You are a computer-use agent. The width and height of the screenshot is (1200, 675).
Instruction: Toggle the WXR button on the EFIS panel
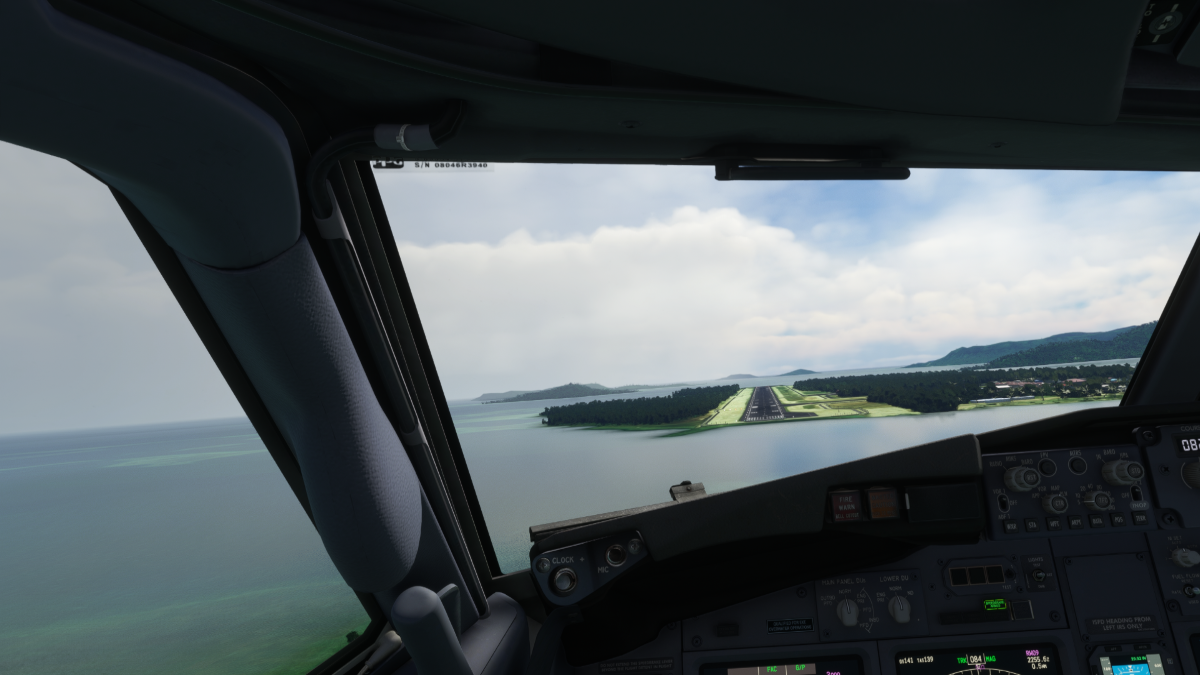[1011, 526]
